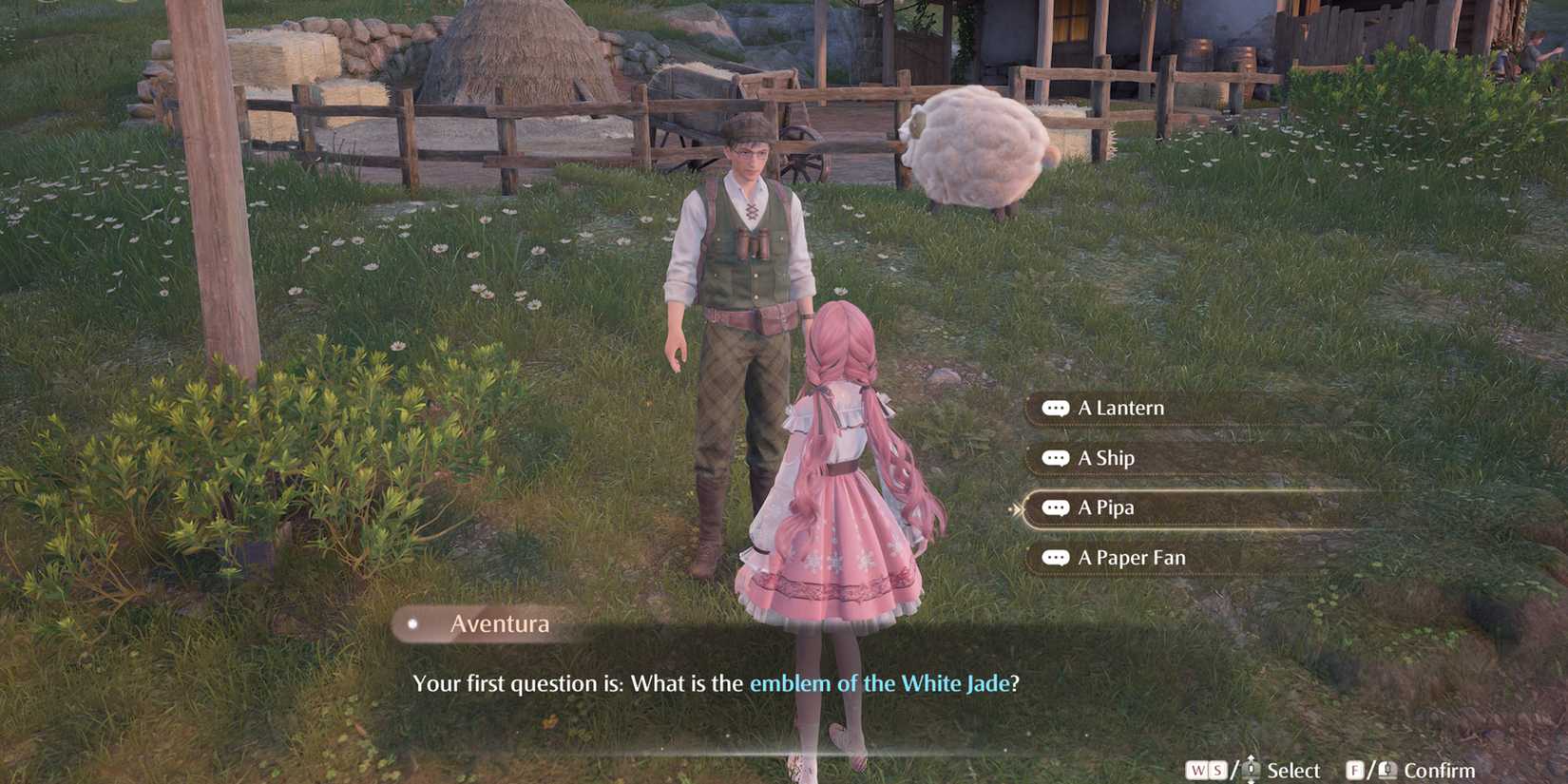Click the white dot icon on the Aventura nameplate

tap(412, 624)
